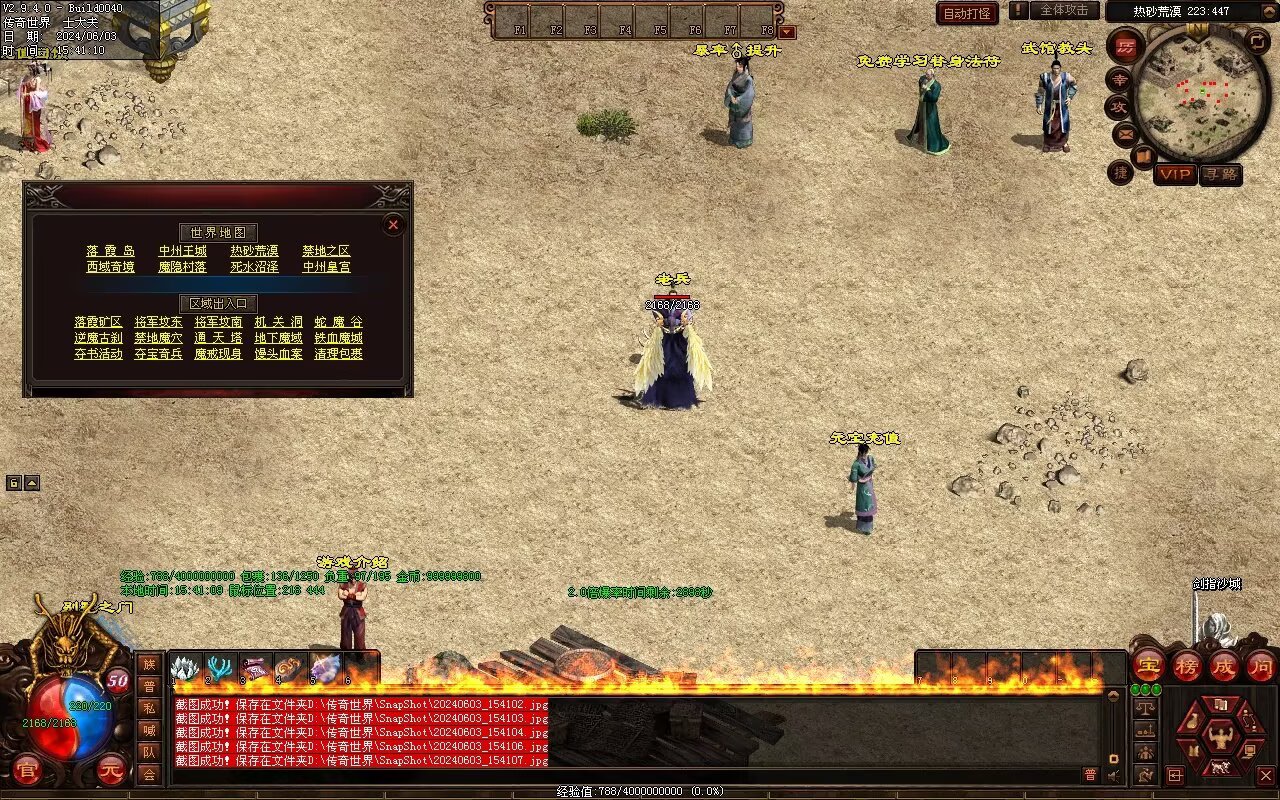The width and height of the screenshot is (1280, 800).
Task: Click the circular minimap
Action: point(1198,96)
